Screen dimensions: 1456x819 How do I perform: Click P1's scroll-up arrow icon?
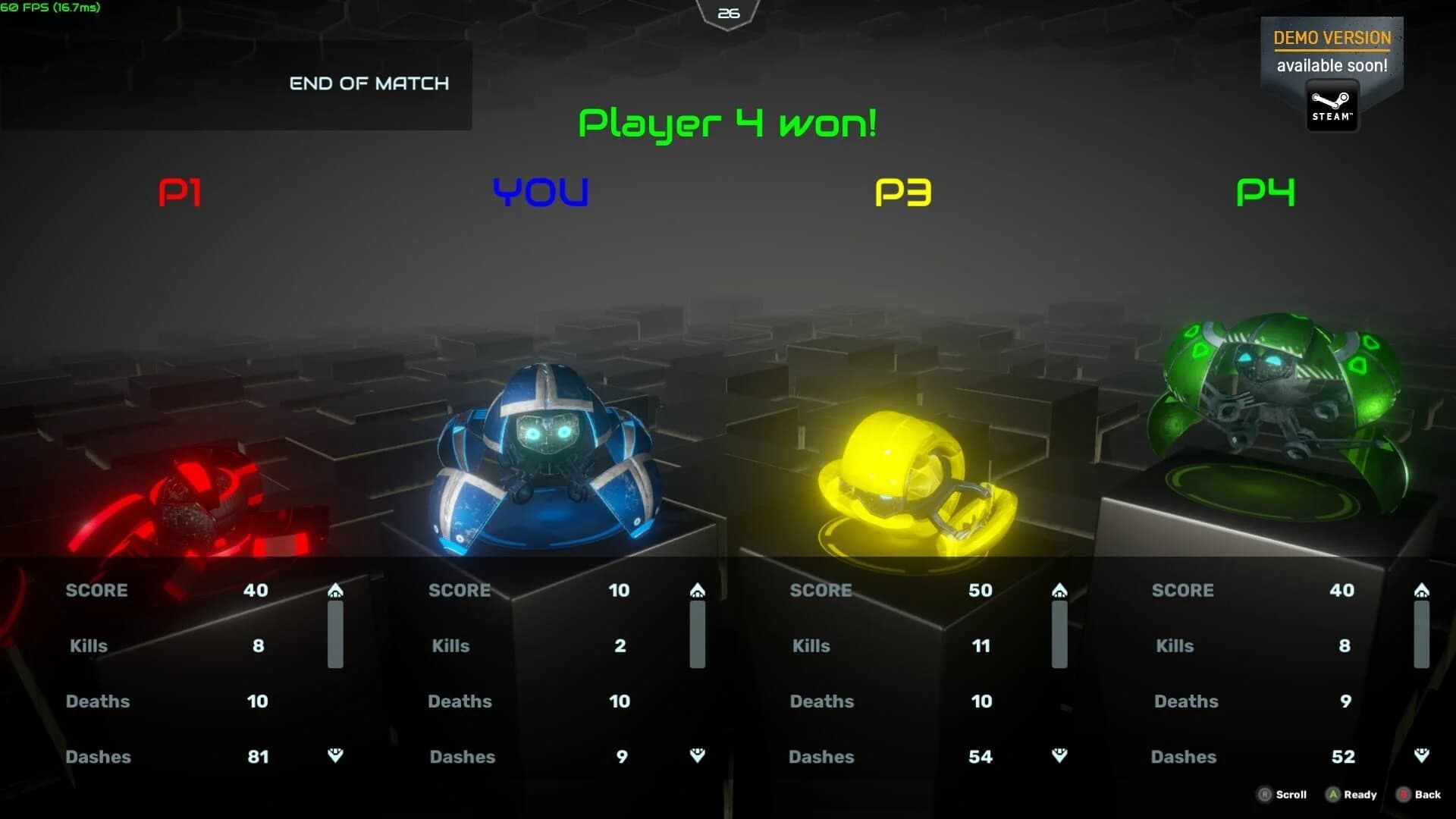click(x=336, y=589)
